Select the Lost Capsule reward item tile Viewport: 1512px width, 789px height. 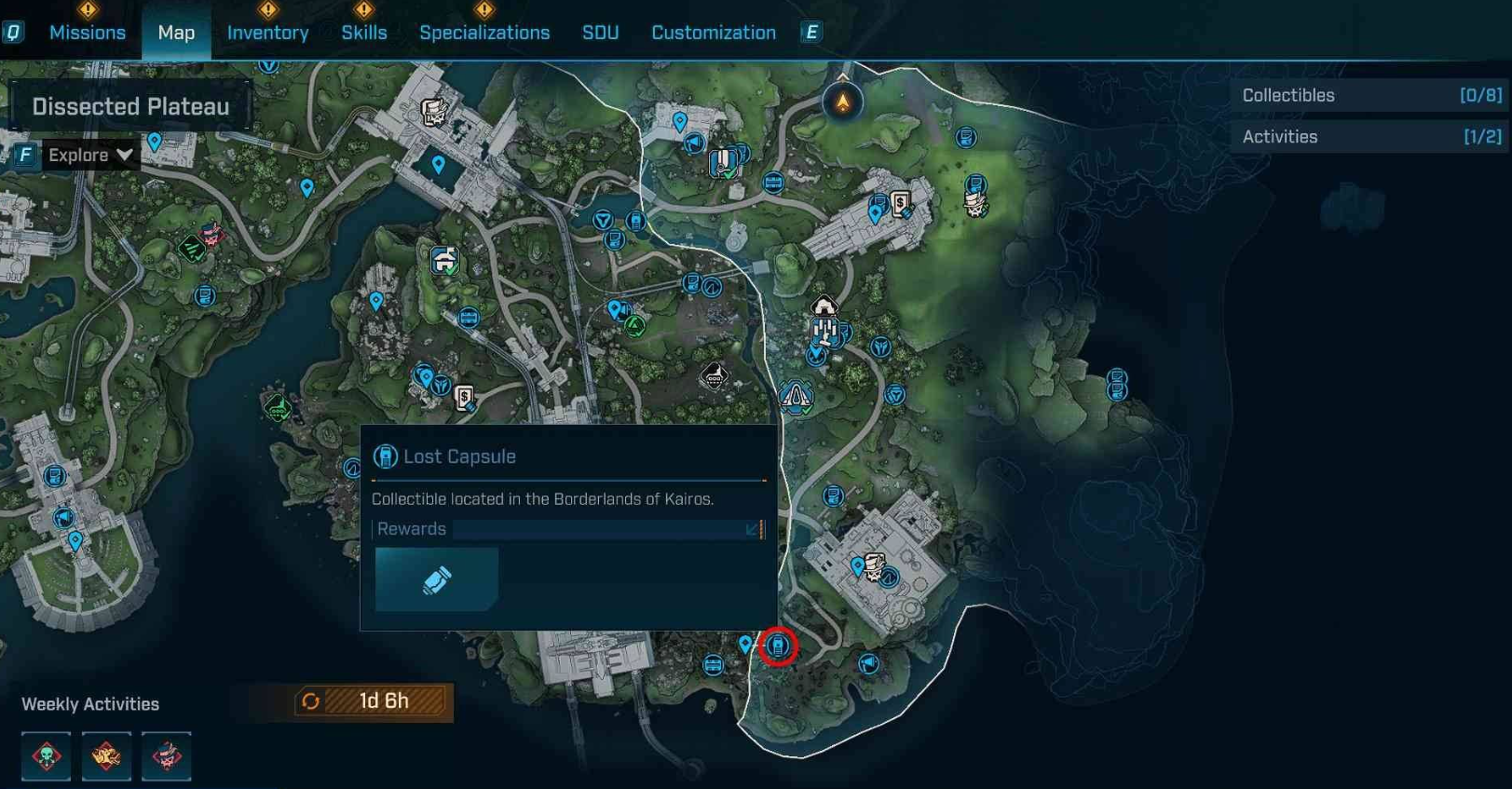click(436, 579)
